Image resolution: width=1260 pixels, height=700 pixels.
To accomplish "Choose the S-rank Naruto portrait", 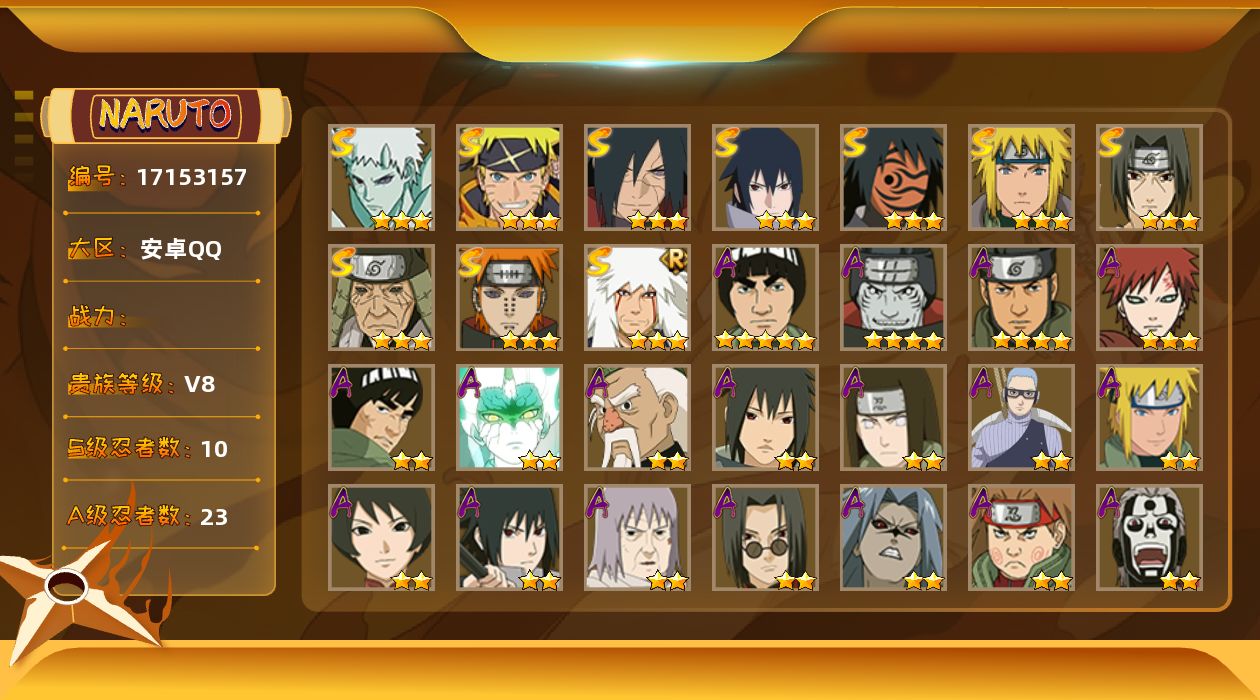I will (509, 177).
